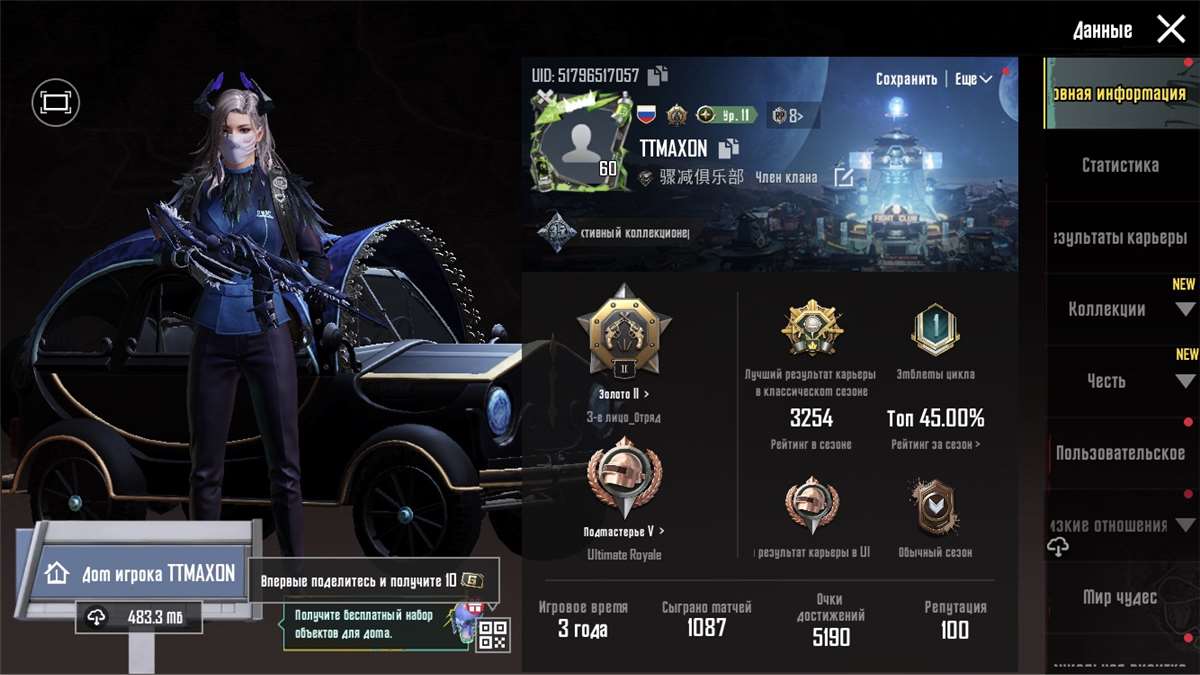1200x675 pixels.
Task: Open the результаты карьеры tab
Action: (1120, 237)
